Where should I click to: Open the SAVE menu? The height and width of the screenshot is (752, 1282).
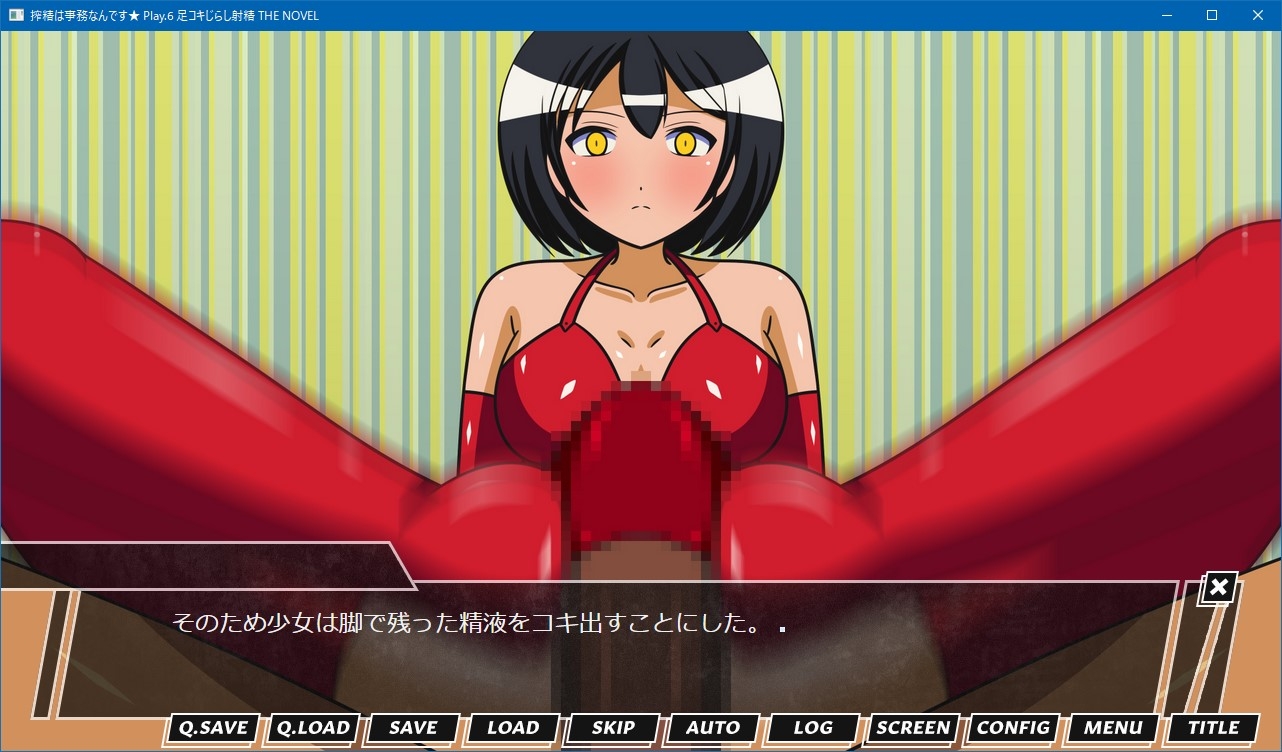click(x=413, y=728)
